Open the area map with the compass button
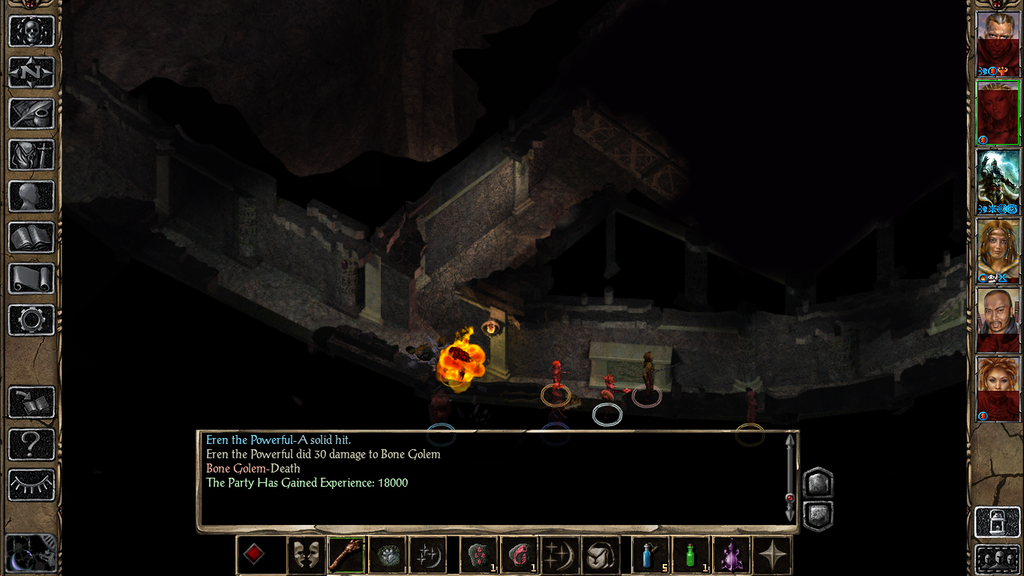This screenshot has height=576, width=1024. [31, 72]
